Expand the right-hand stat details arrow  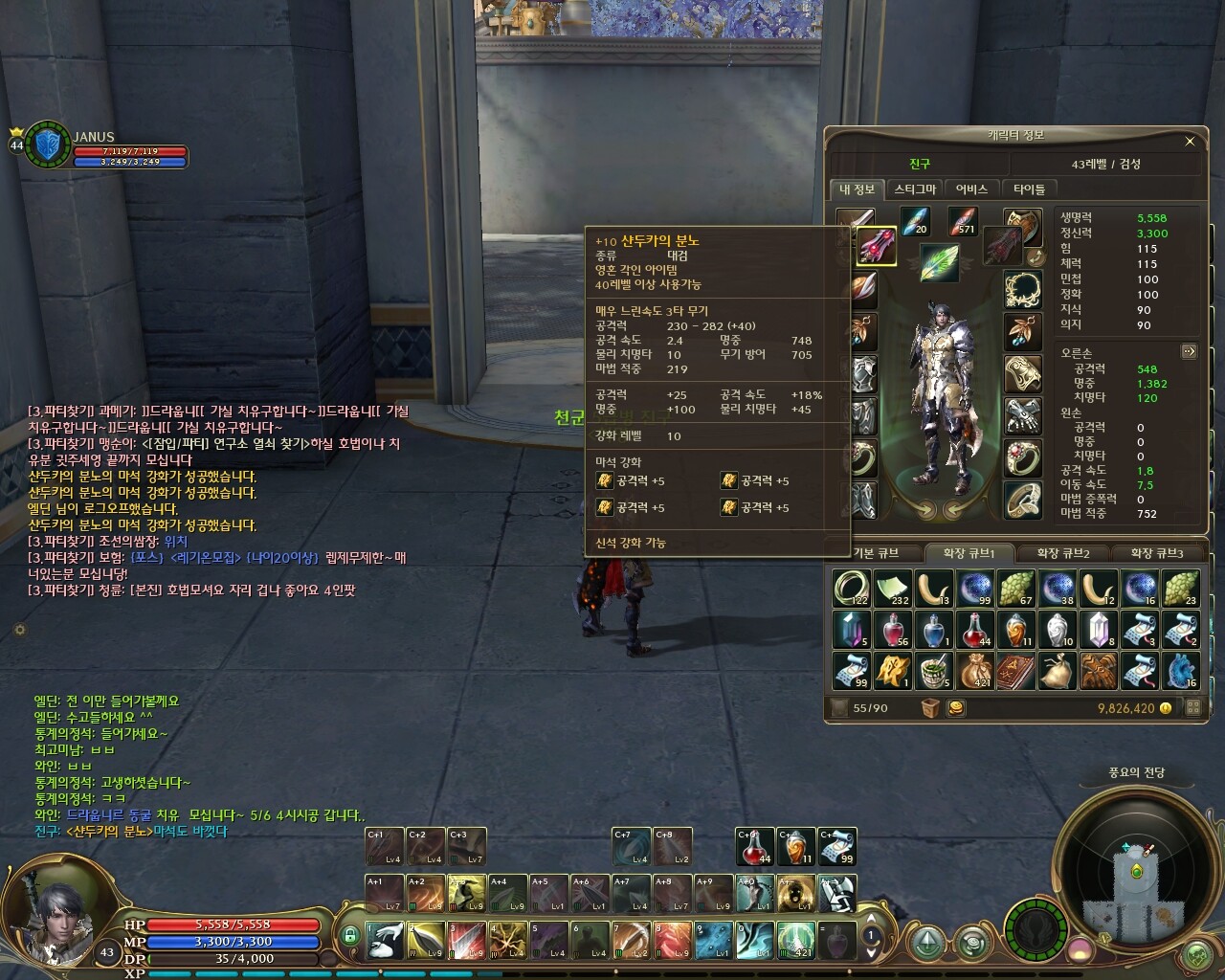[1189, 351]
